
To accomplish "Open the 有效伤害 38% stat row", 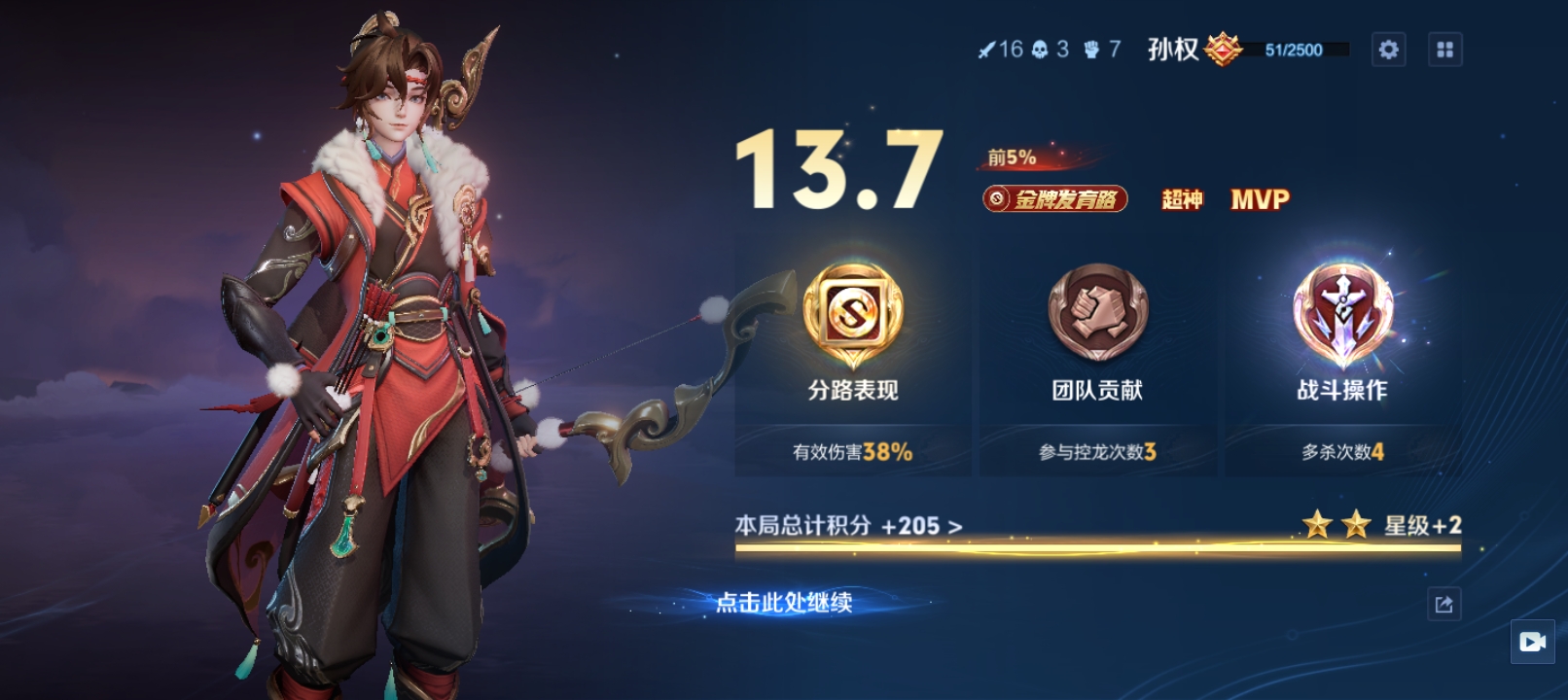I will click(852, 452).
